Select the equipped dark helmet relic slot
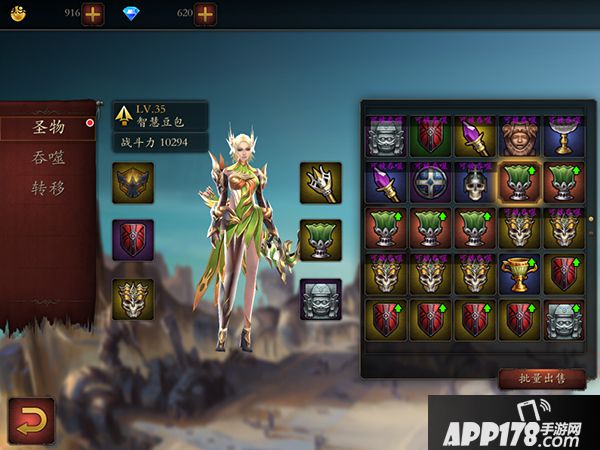This screenshot has height=450, width=600. (x=133, y=183)
